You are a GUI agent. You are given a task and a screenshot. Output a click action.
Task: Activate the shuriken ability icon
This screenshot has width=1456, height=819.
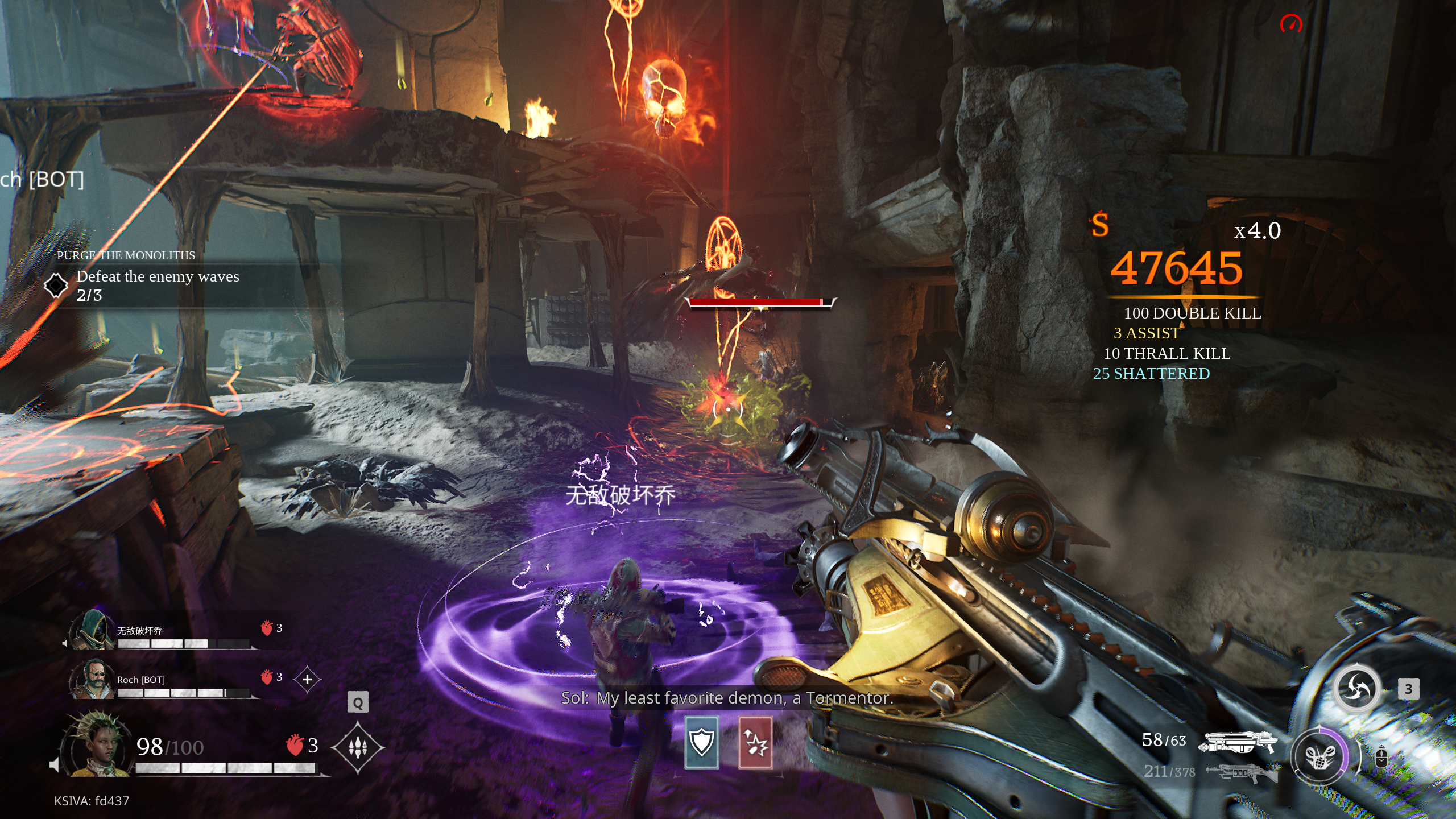1357,689
